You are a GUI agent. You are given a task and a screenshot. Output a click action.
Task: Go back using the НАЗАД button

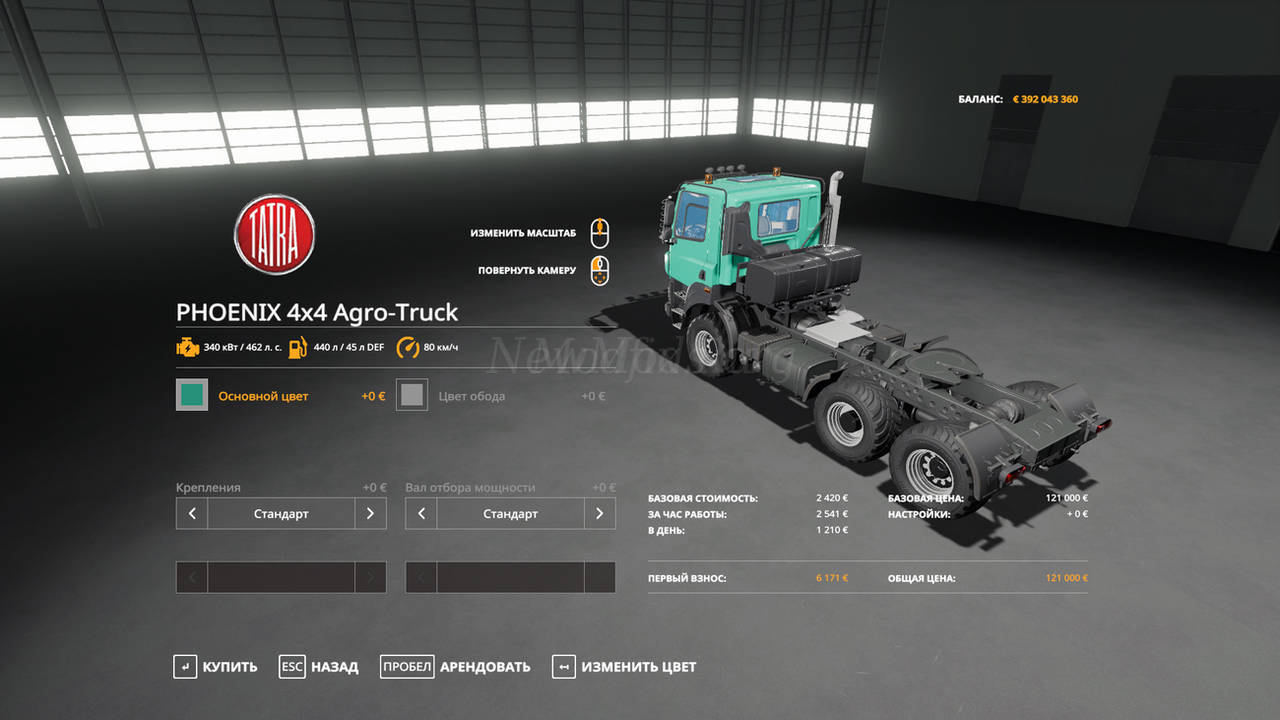(x=319, y=667)
